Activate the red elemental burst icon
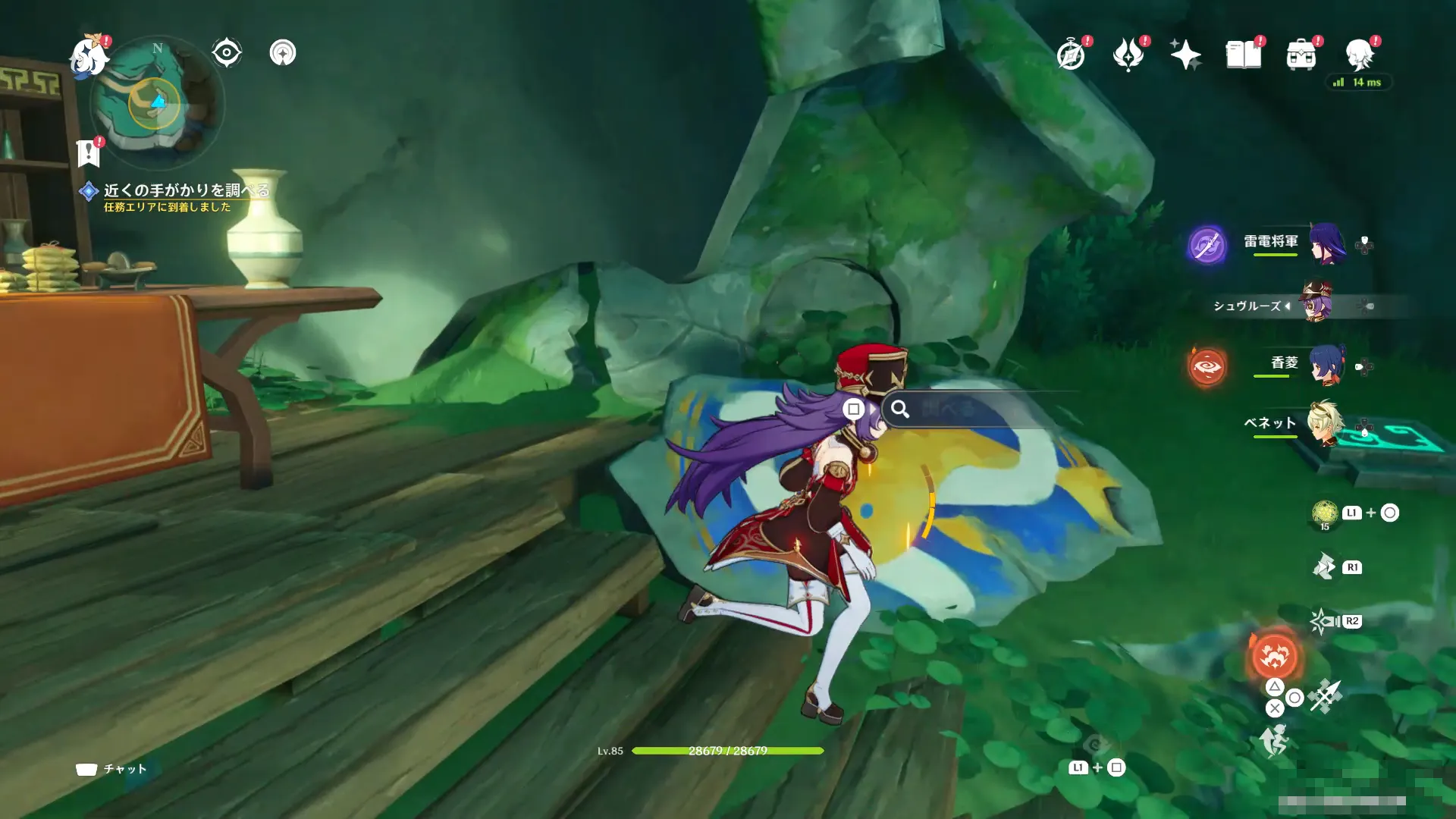The width and height of the screenshot is (1456, 819). pyautogui.click(x=1274, y=657)
